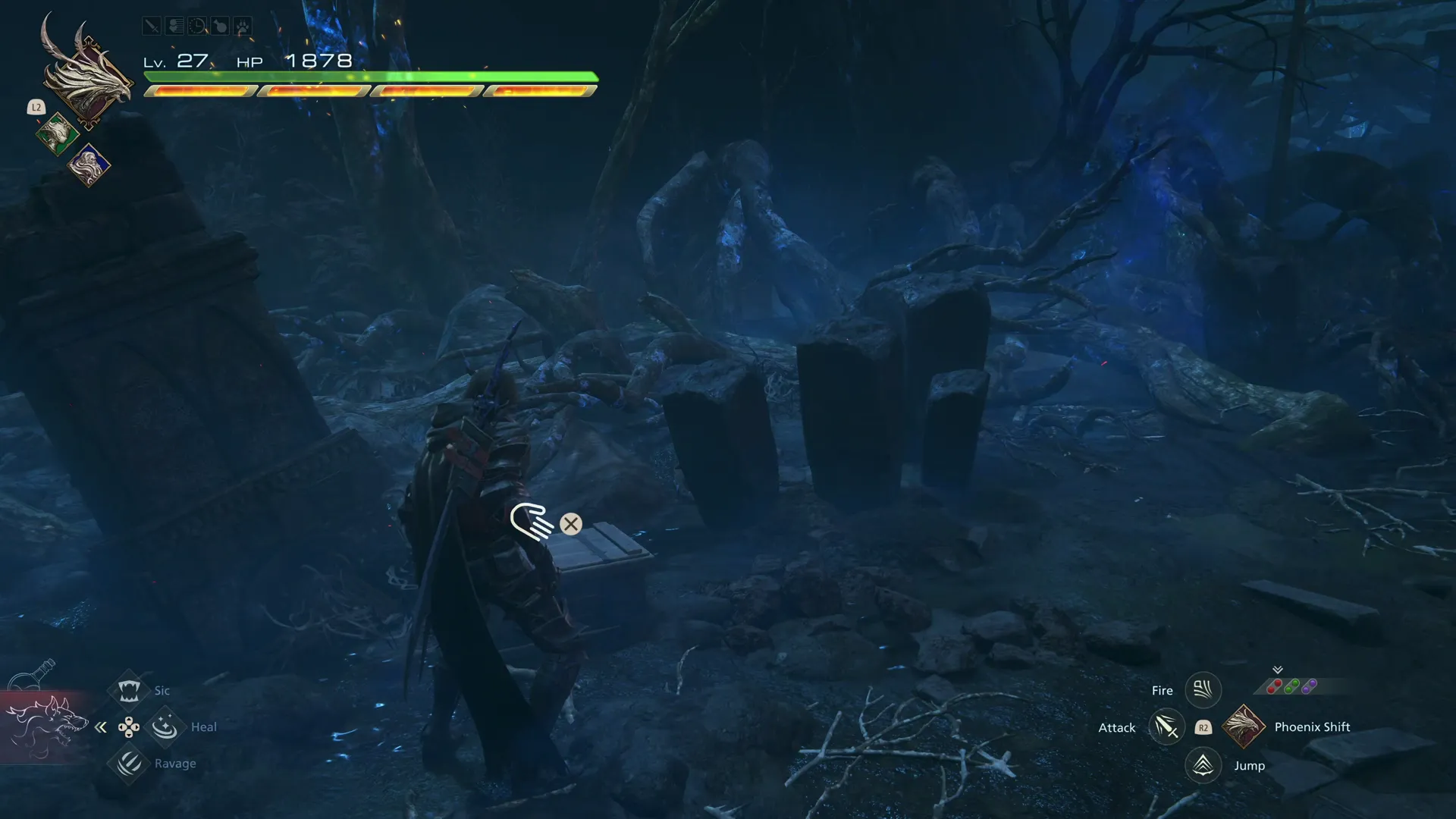Select the Jump ability icon
The image size is (1456, 819).
1203,765
